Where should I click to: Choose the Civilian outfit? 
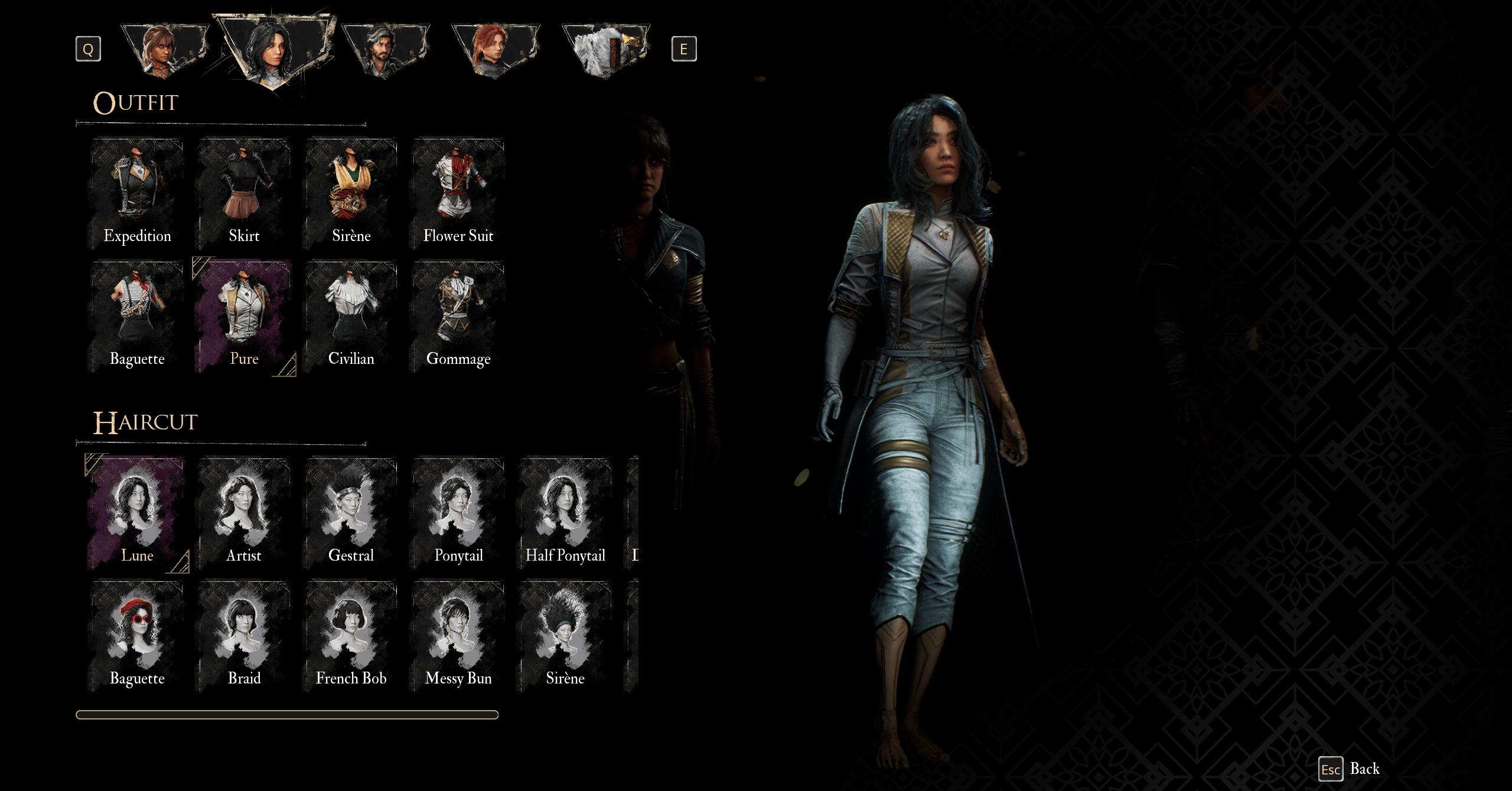[351, 316]
